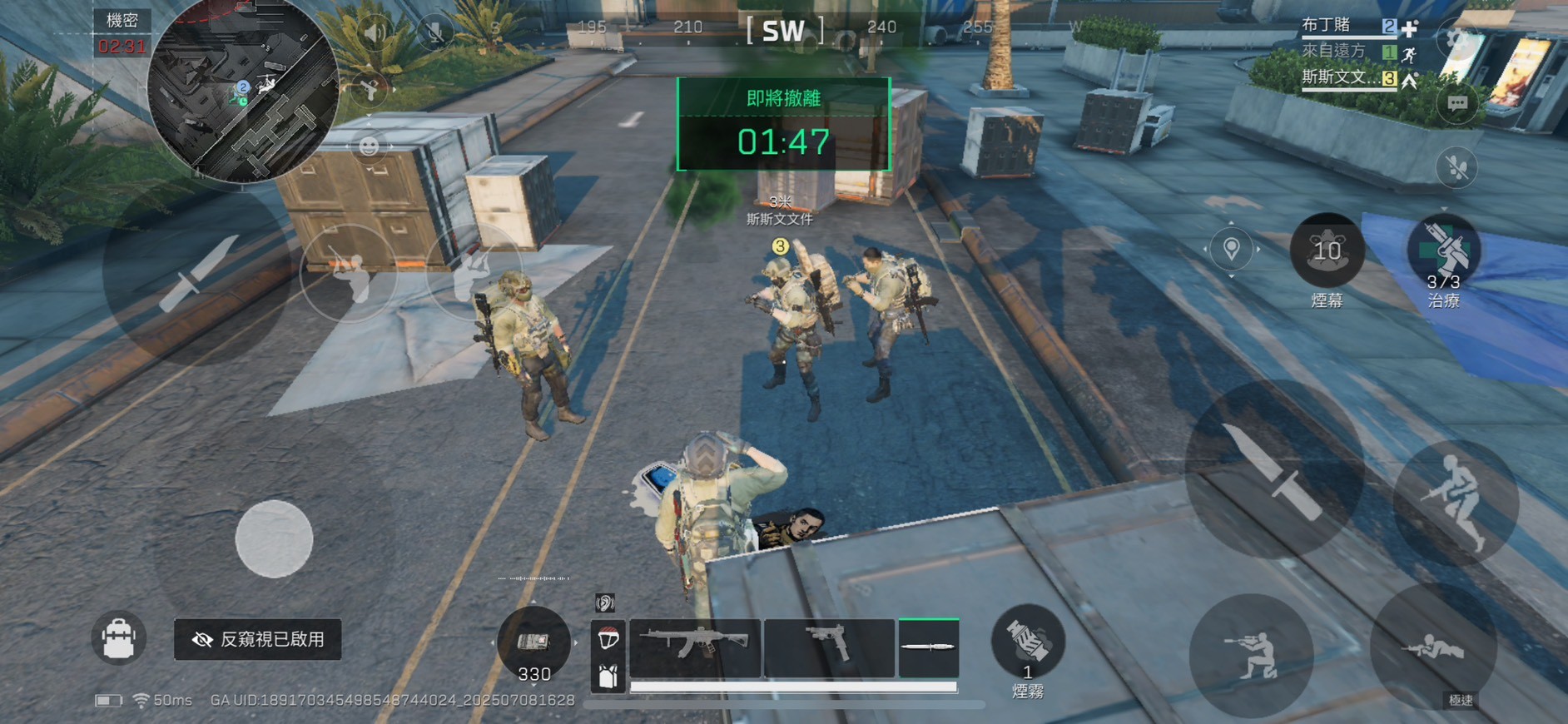Select the assault rifle weapon slot
The width and height of the screenshot is (1568, 724).
(x=695, y=647)
